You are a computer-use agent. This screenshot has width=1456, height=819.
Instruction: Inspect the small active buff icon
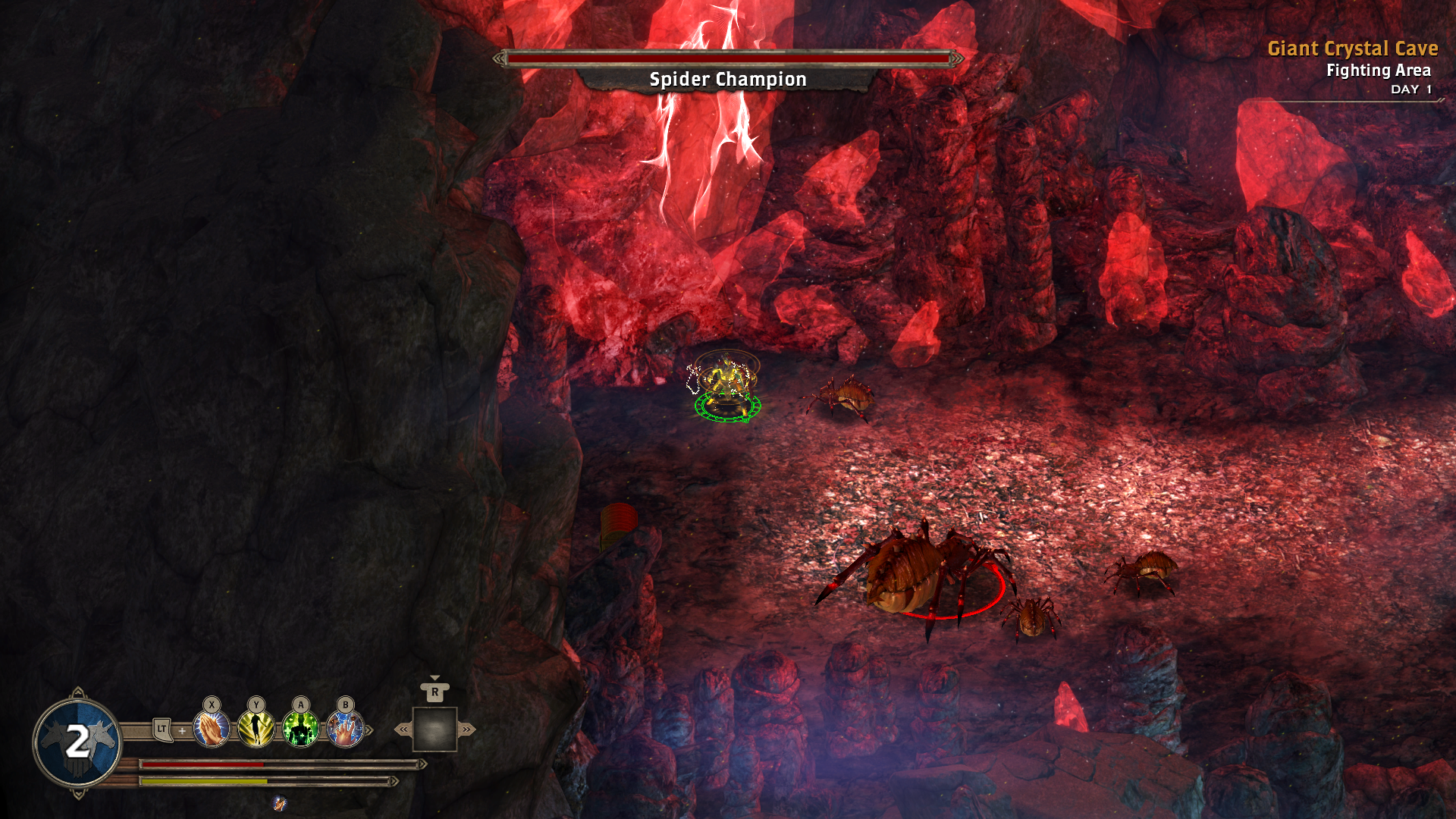[280, 803]
